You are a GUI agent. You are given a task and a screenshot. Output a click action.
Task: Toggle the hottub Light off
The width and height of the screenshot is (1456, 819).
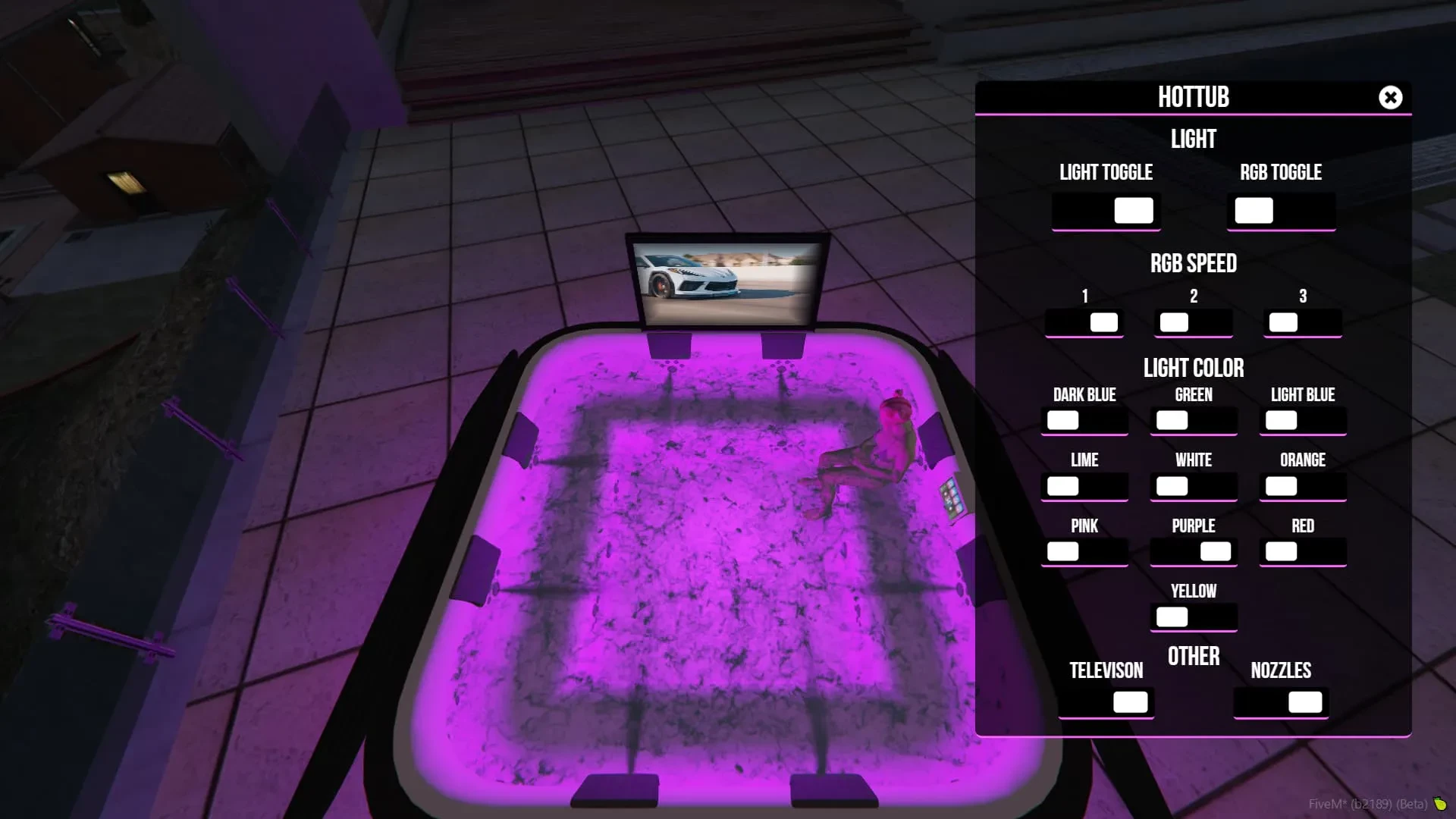coord(1106,210)
